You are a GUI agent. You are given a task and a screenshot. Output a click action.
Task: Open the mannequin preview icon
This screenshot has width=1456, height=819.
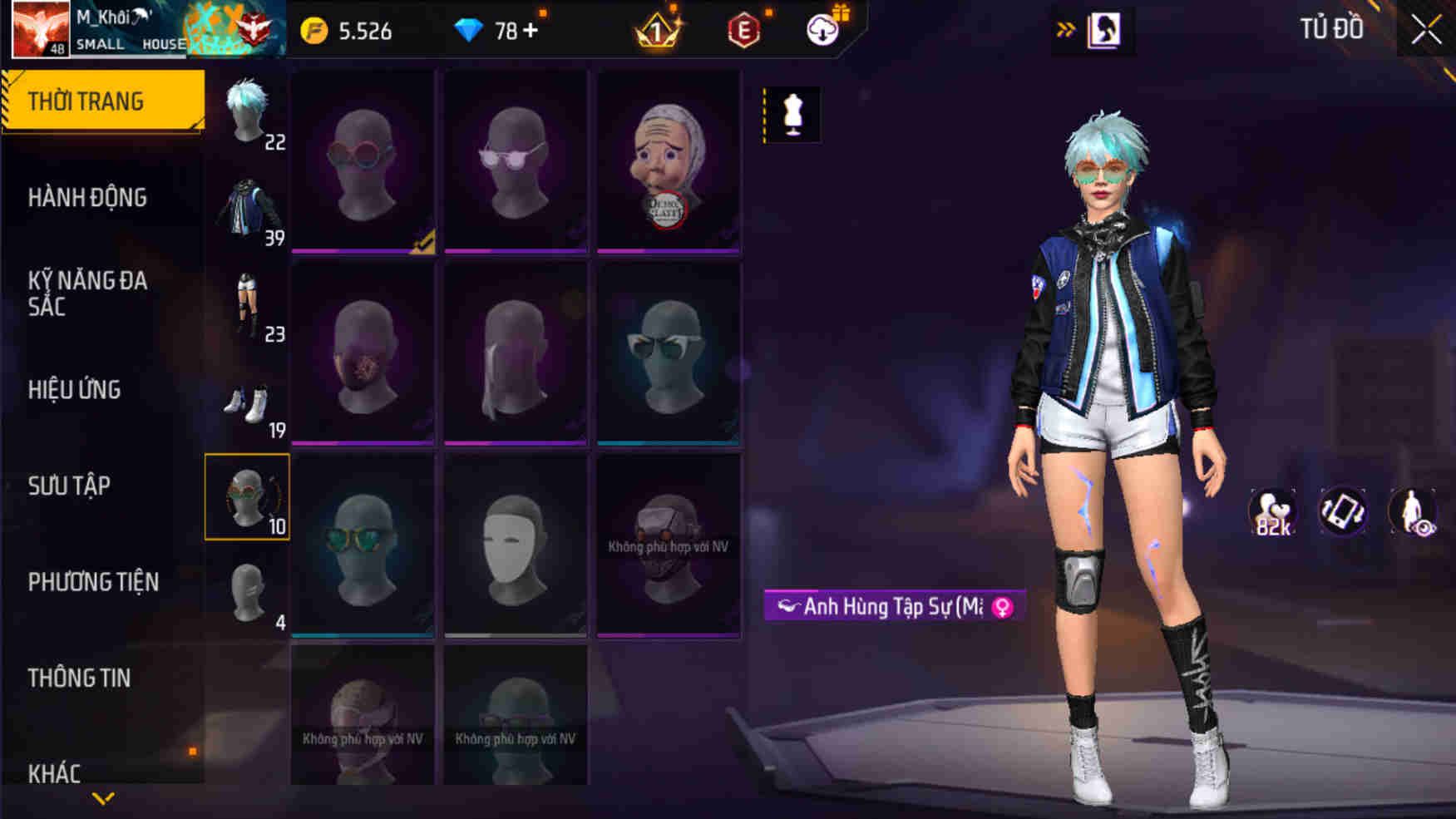point(793,115)
